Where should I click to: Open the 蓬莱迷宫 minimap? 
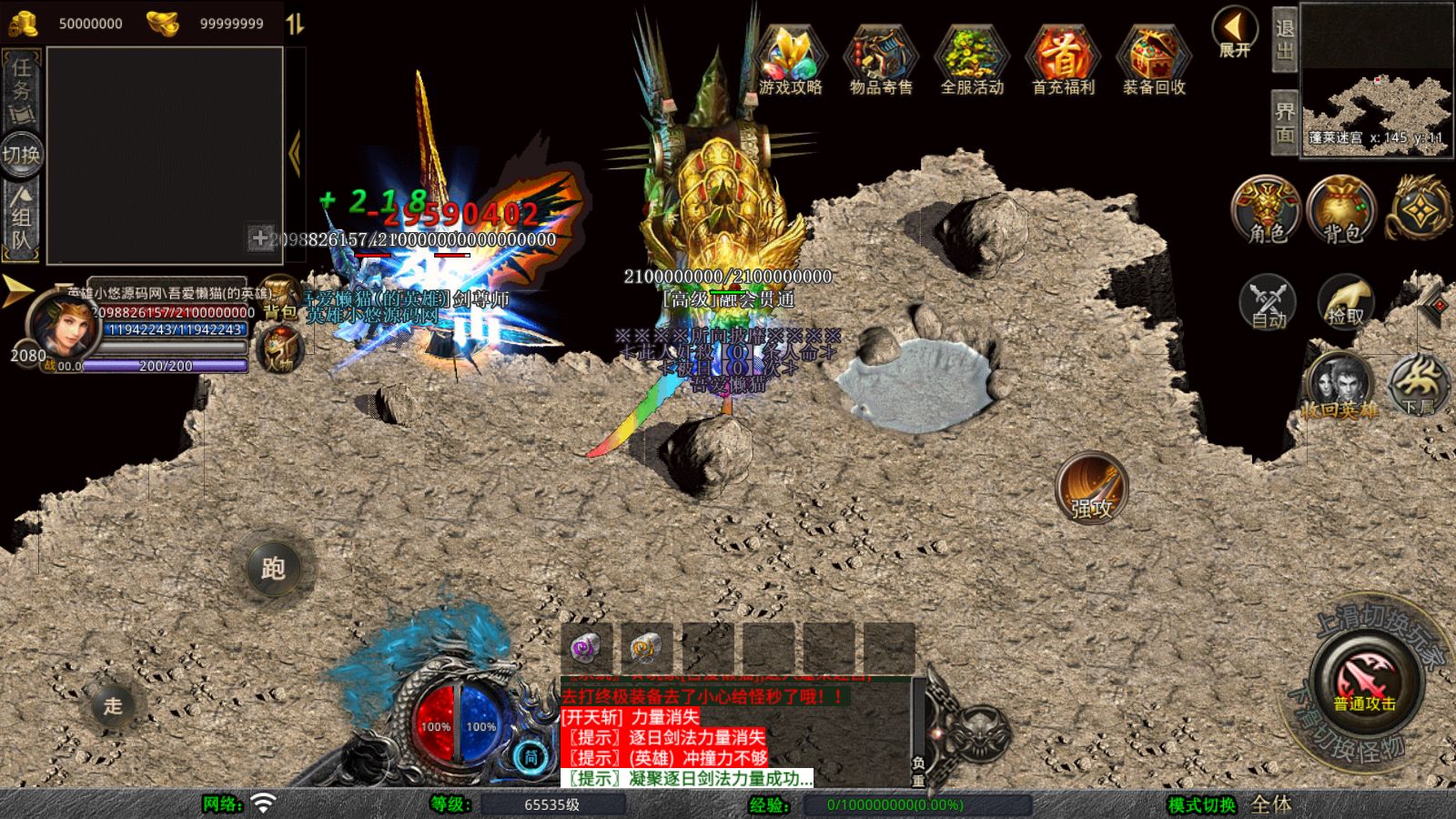[x=1376, y=80]
